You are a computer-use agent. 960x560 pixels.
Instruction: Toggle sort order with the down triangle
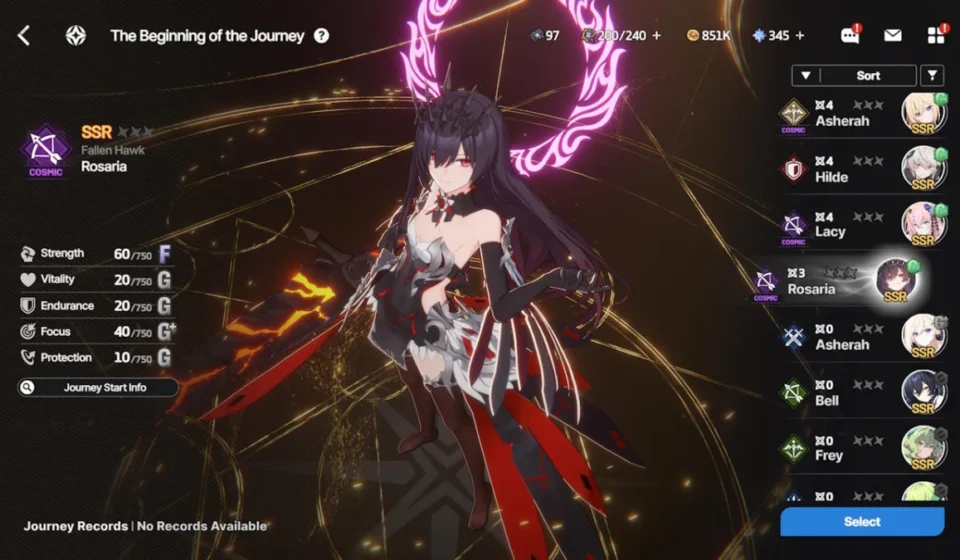(x=806, y=75)
